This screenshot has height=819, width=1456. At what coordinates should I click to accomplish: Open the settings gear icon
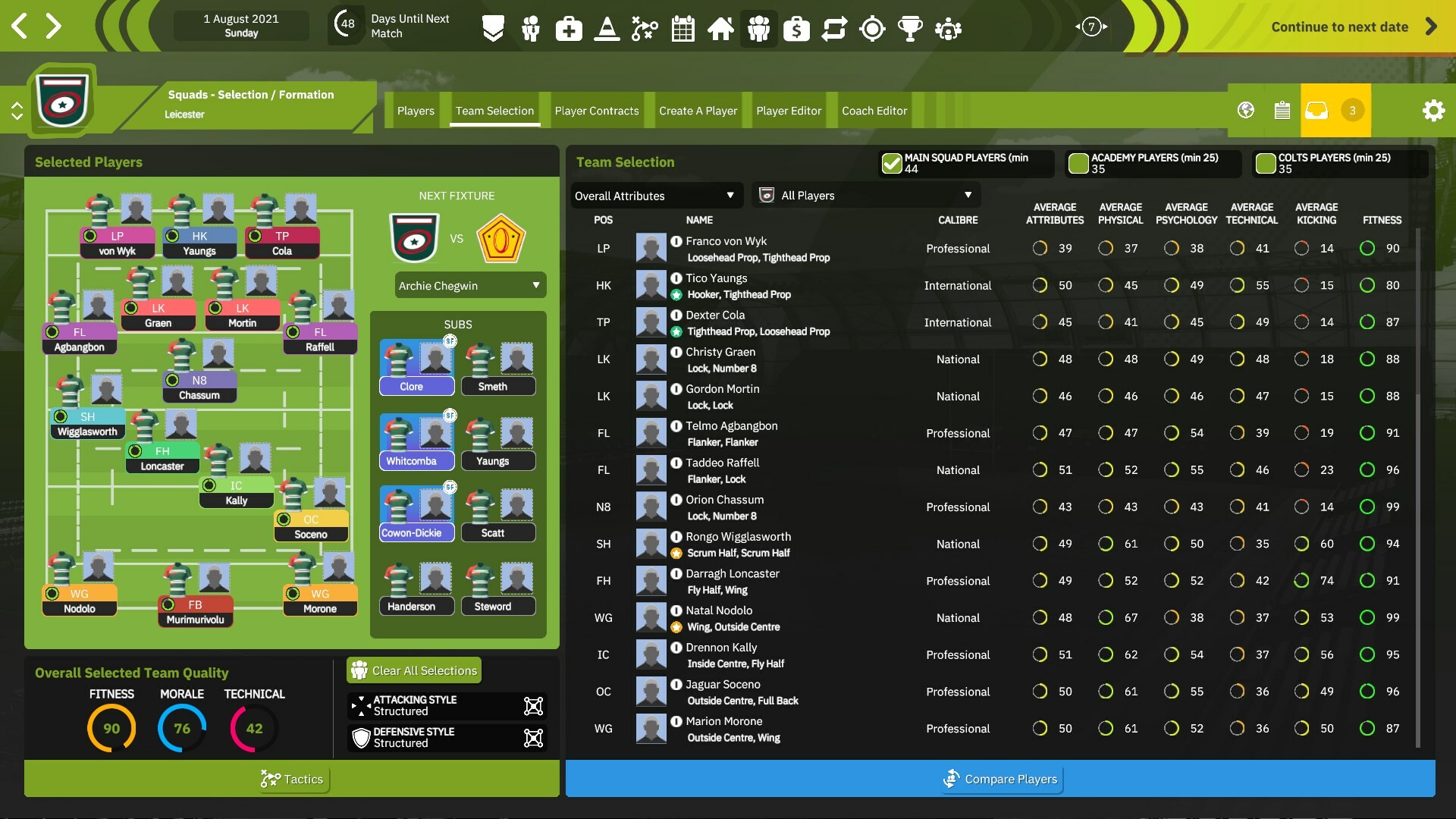1433,110
